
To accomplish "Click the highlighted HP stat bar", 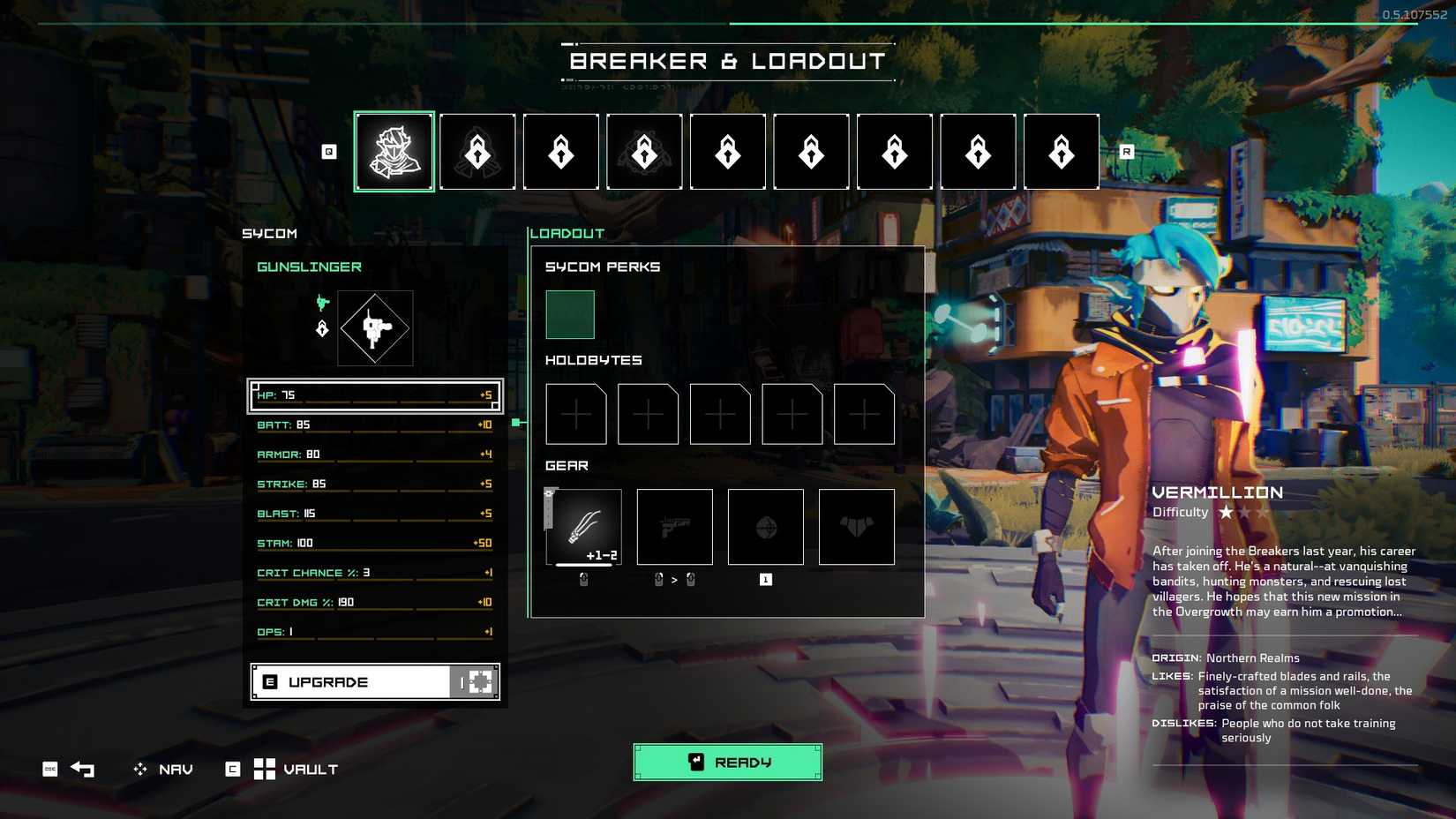I will coord(375,395).
